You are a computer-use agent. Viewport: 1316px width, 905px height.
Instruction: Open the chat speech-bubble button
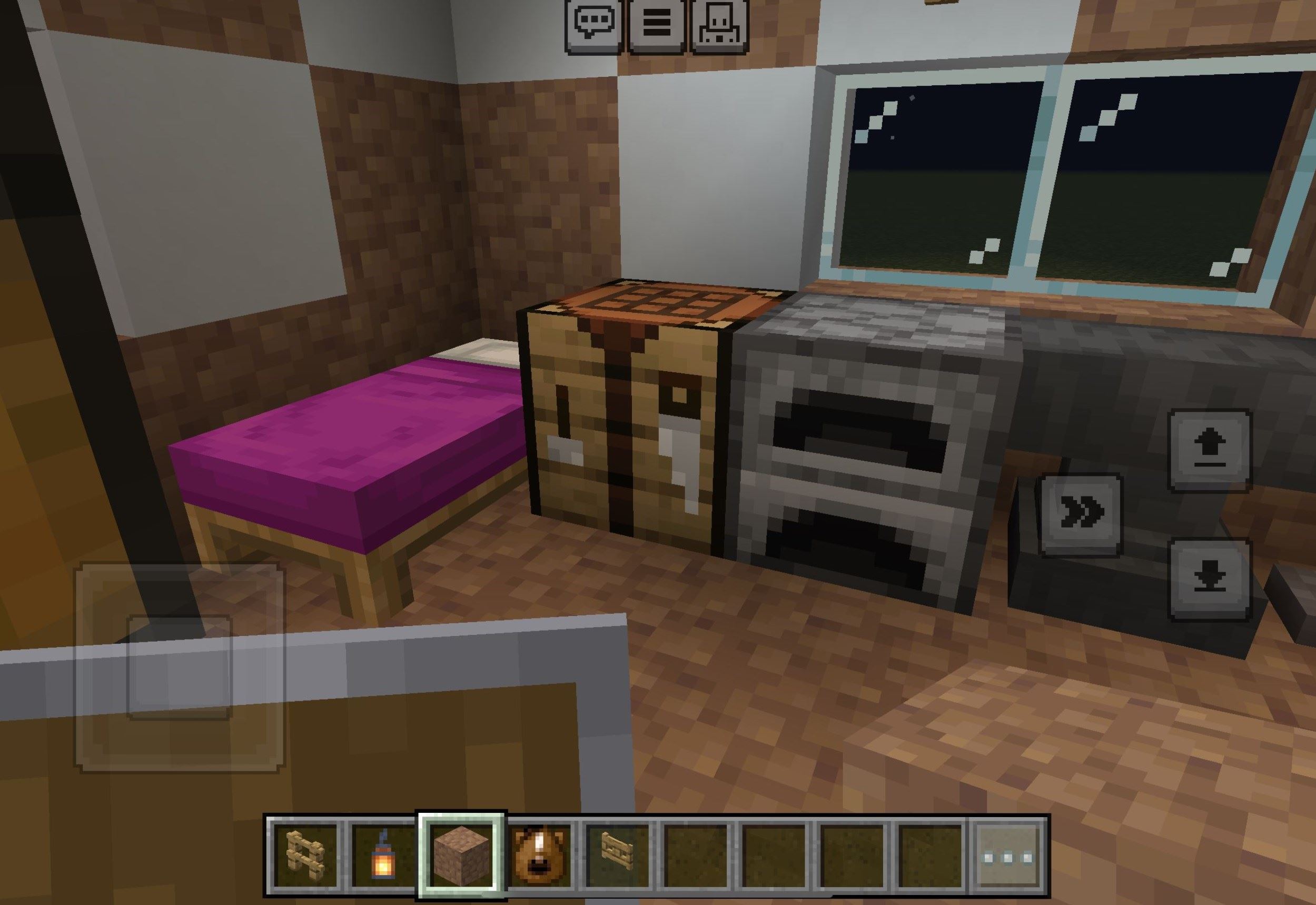(593, 25)
